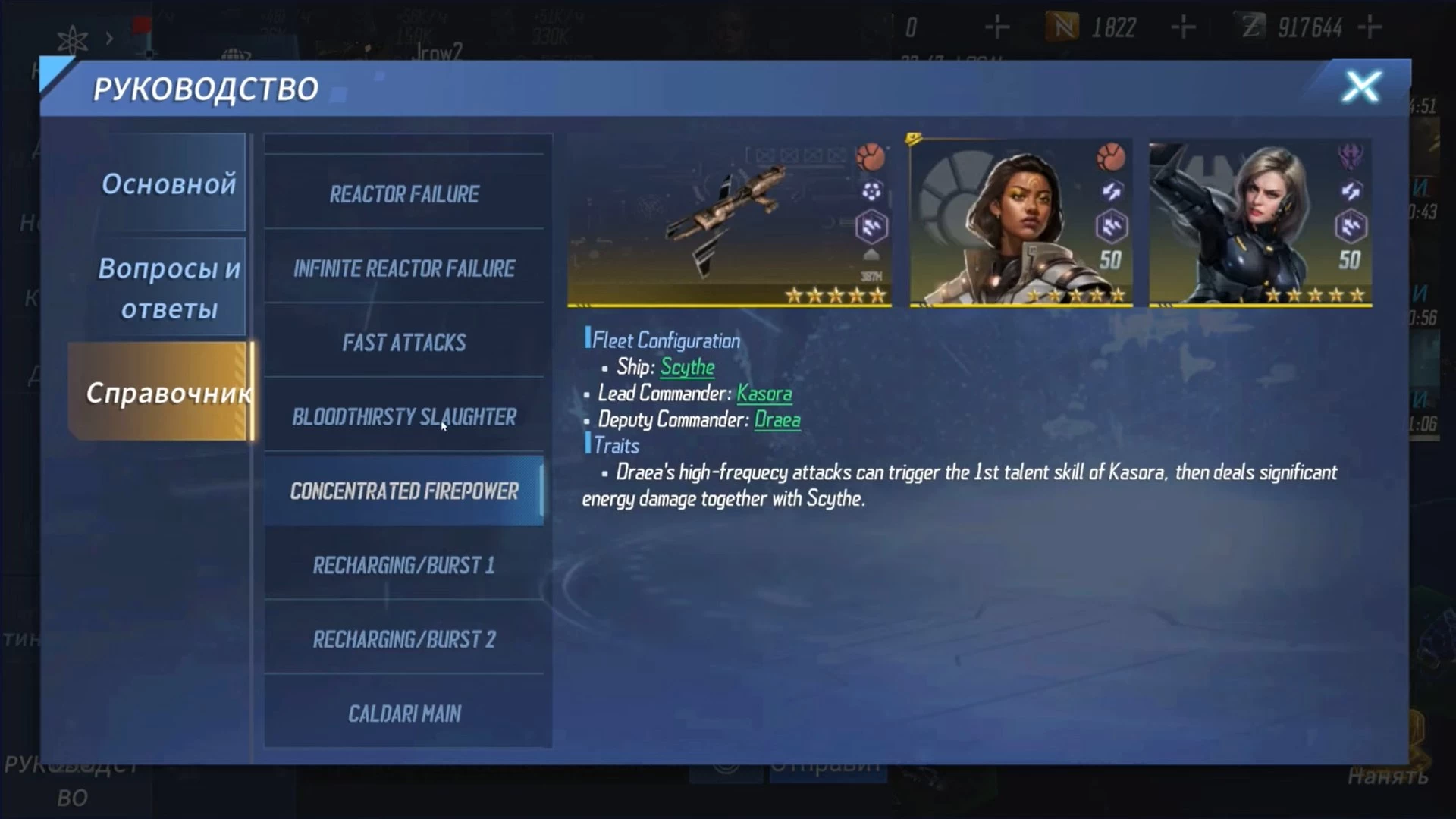Open the Вопросы и ответы tab
Image resolution: width=1456 pixels, height=819 pixels.
[168, 288]
